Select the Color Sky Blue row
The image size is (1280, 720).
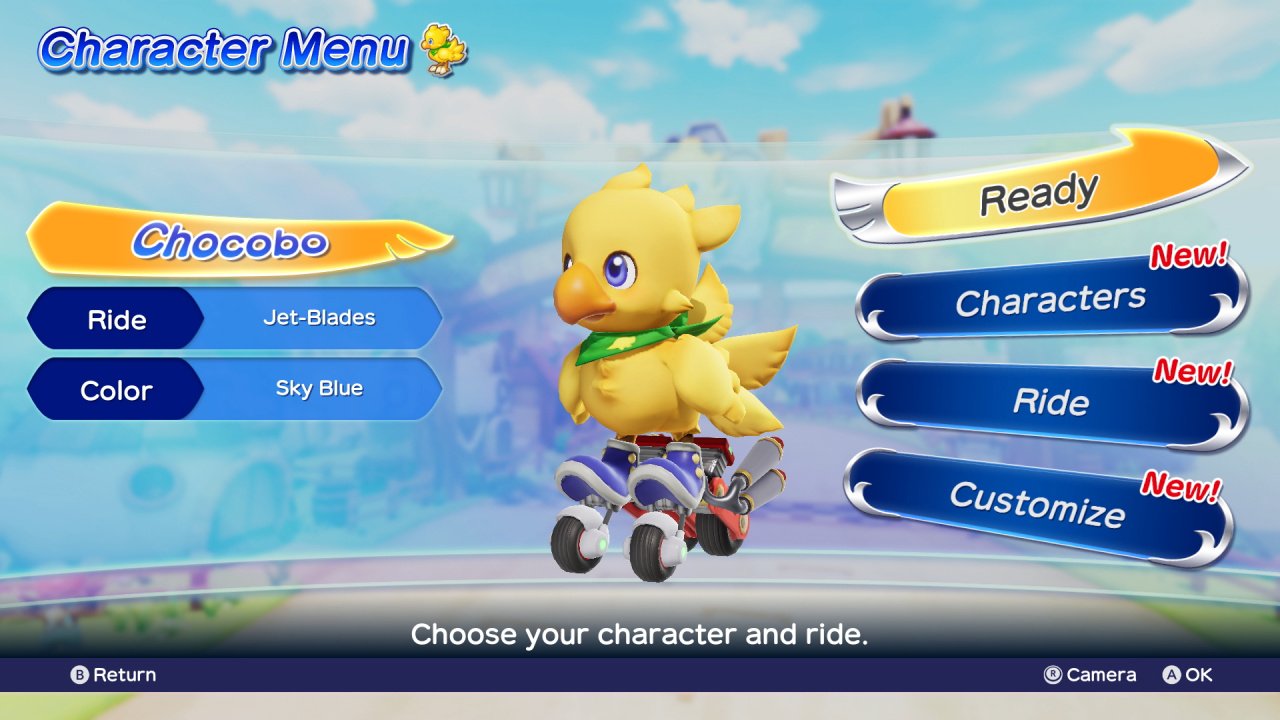pos(234,389)
